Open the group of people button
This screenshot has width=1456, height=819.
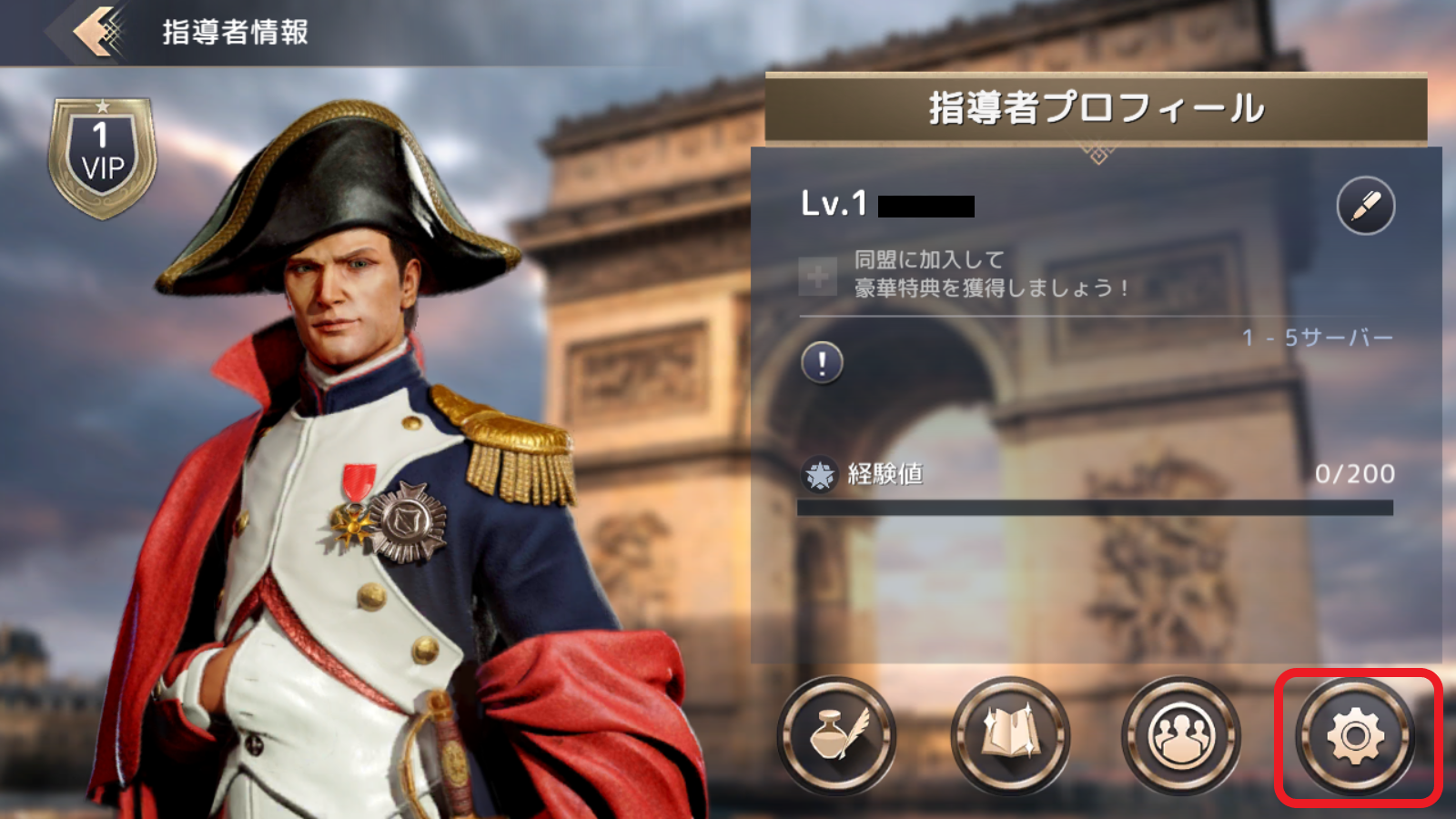1180,735
